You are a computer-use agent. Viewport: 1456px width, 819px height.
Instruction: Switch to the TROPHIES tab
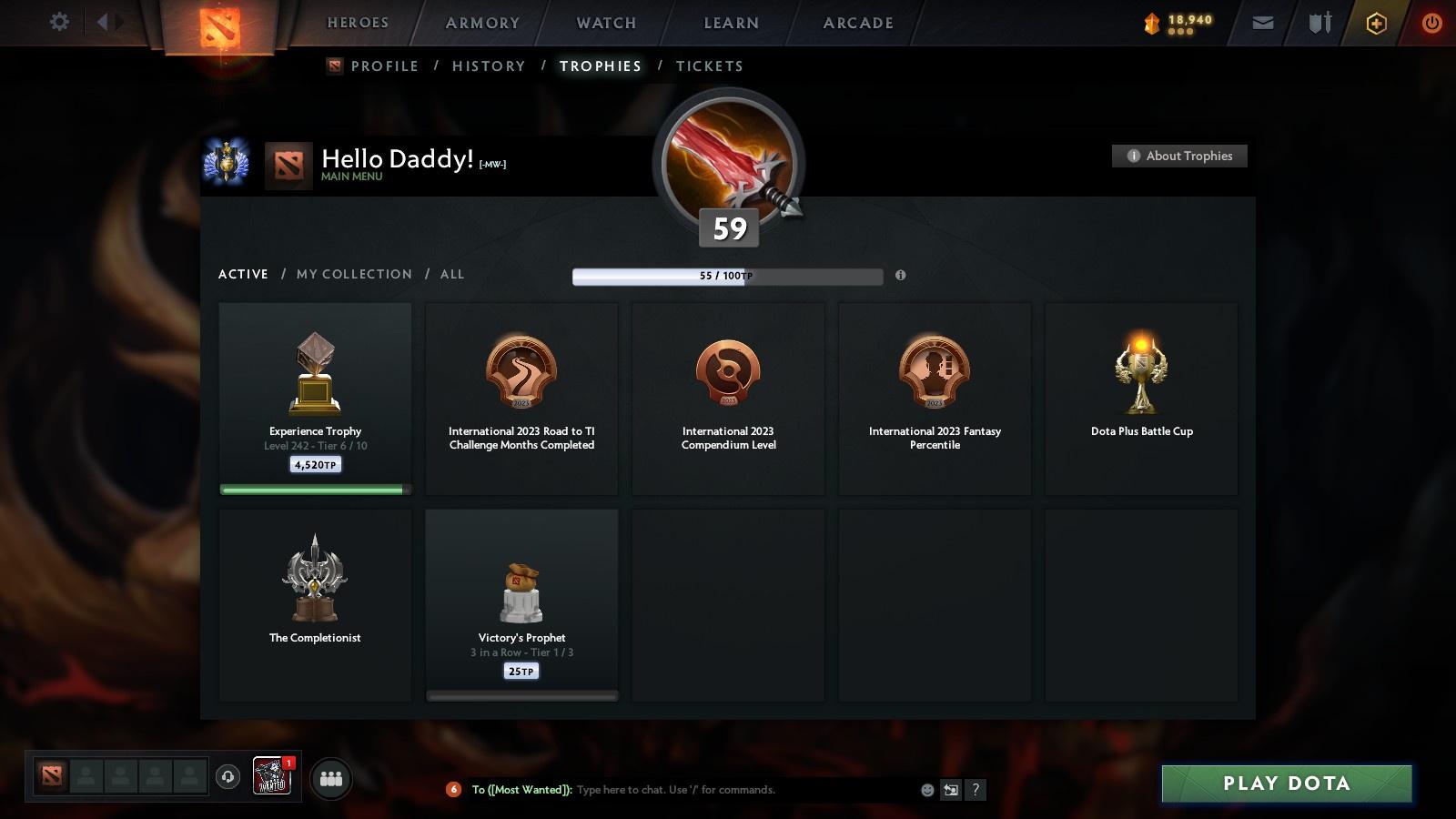pos(600,66)
